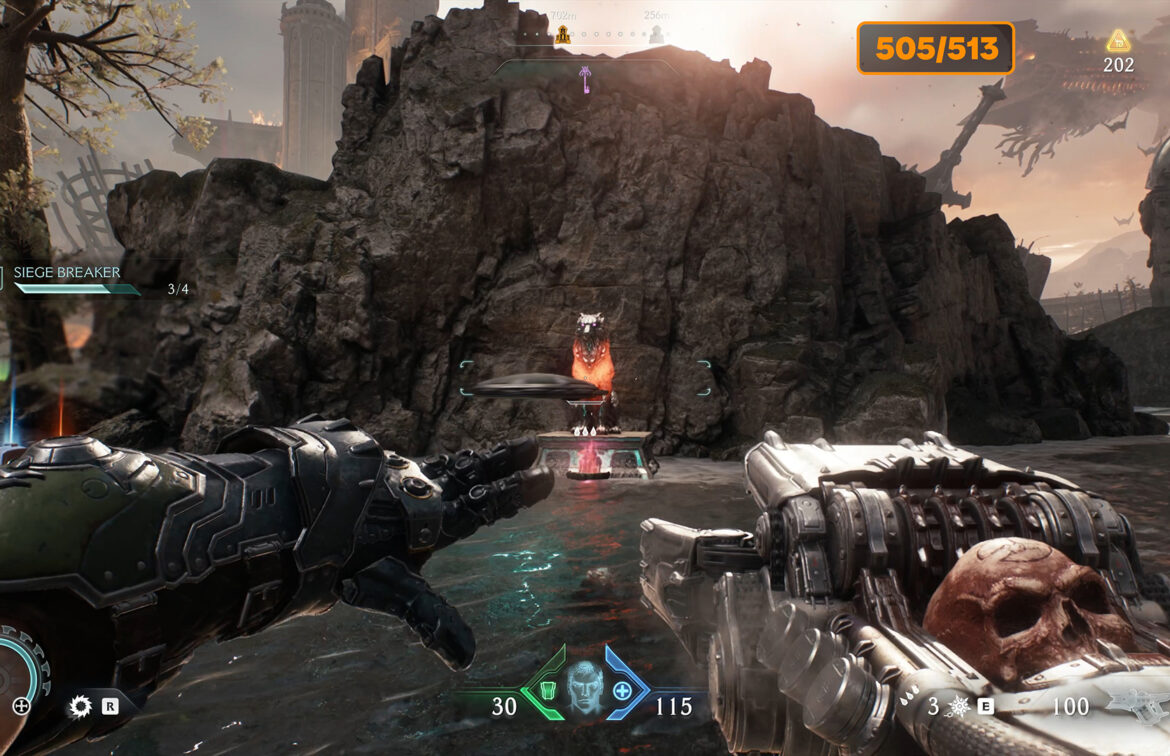Click the gold currency icon
Screen dimensions: 1170x756
point(1118,42)
